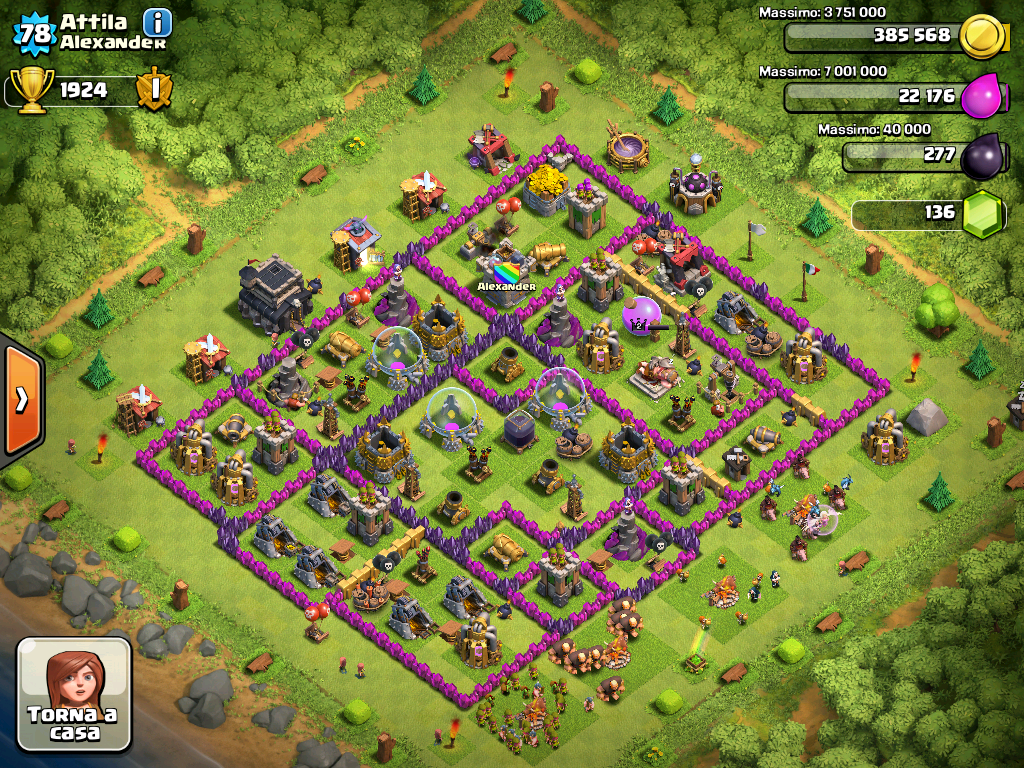Open the blue info button beside Attila
This screenshot has width=1024, height=768.
[157, 21]
